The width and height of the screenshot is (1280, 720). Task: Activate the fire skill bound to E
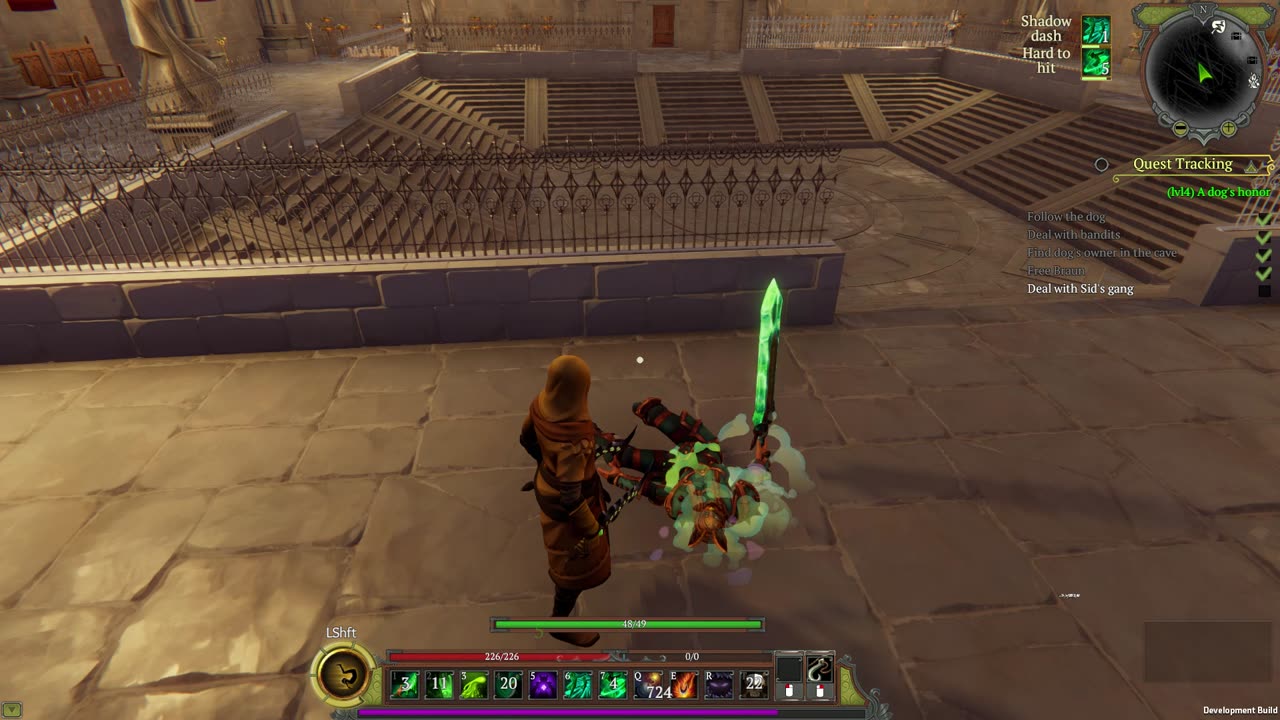coord(683,685)
